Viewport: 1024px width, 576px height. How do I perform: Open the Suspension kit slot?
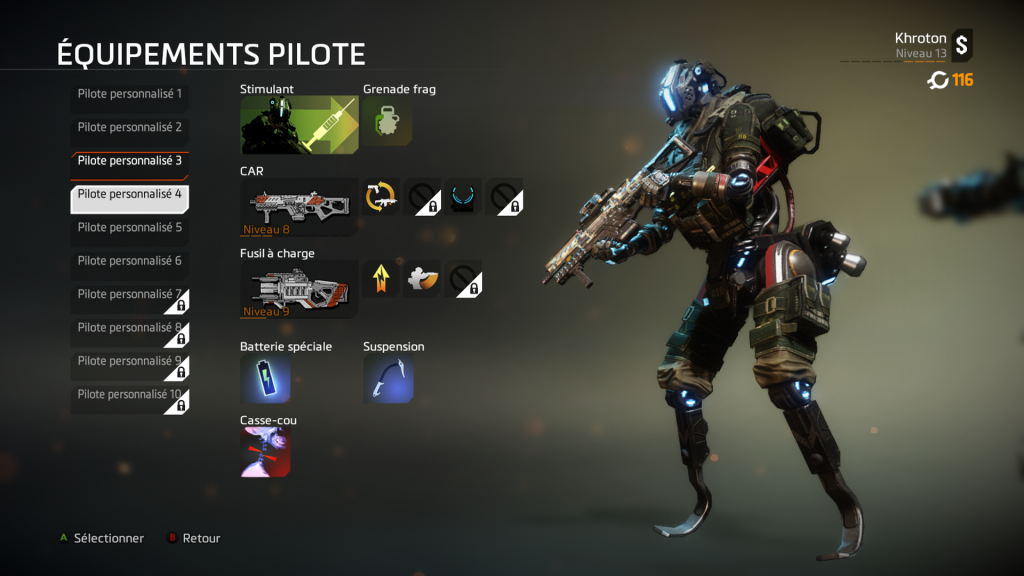pos(388,380)
